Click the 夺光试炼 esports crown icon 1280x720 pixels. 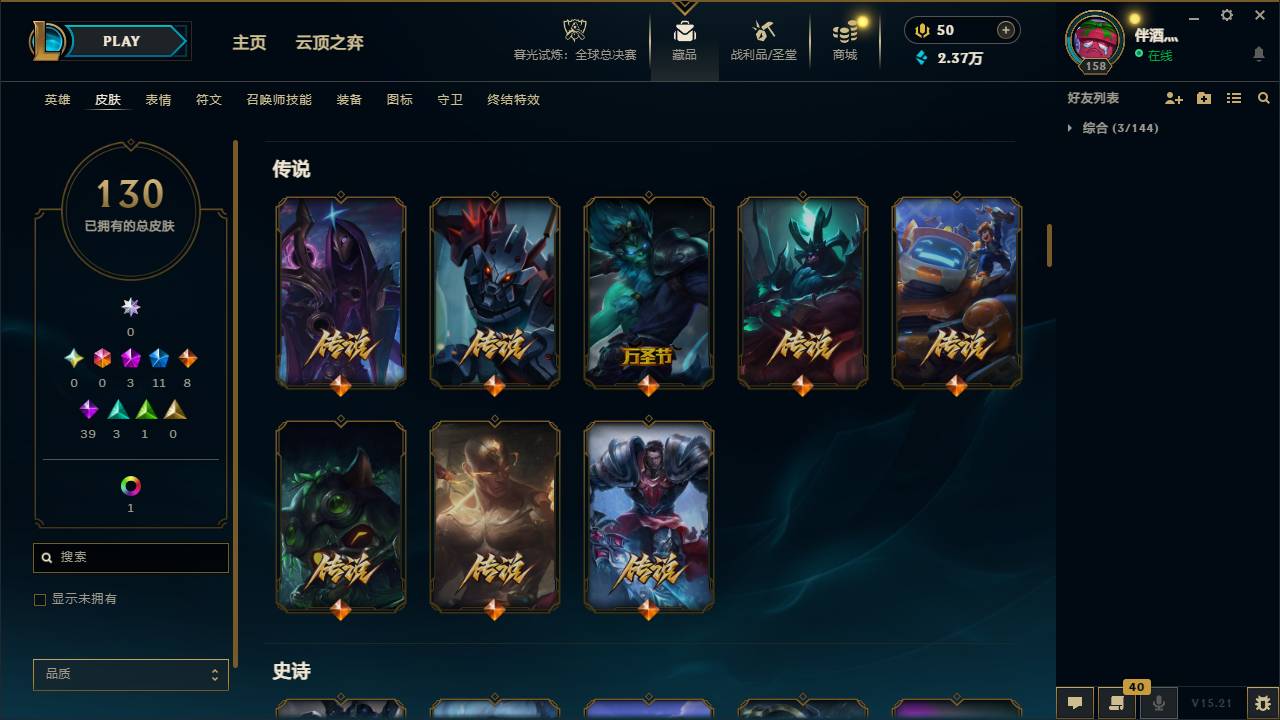coord(574,28)
